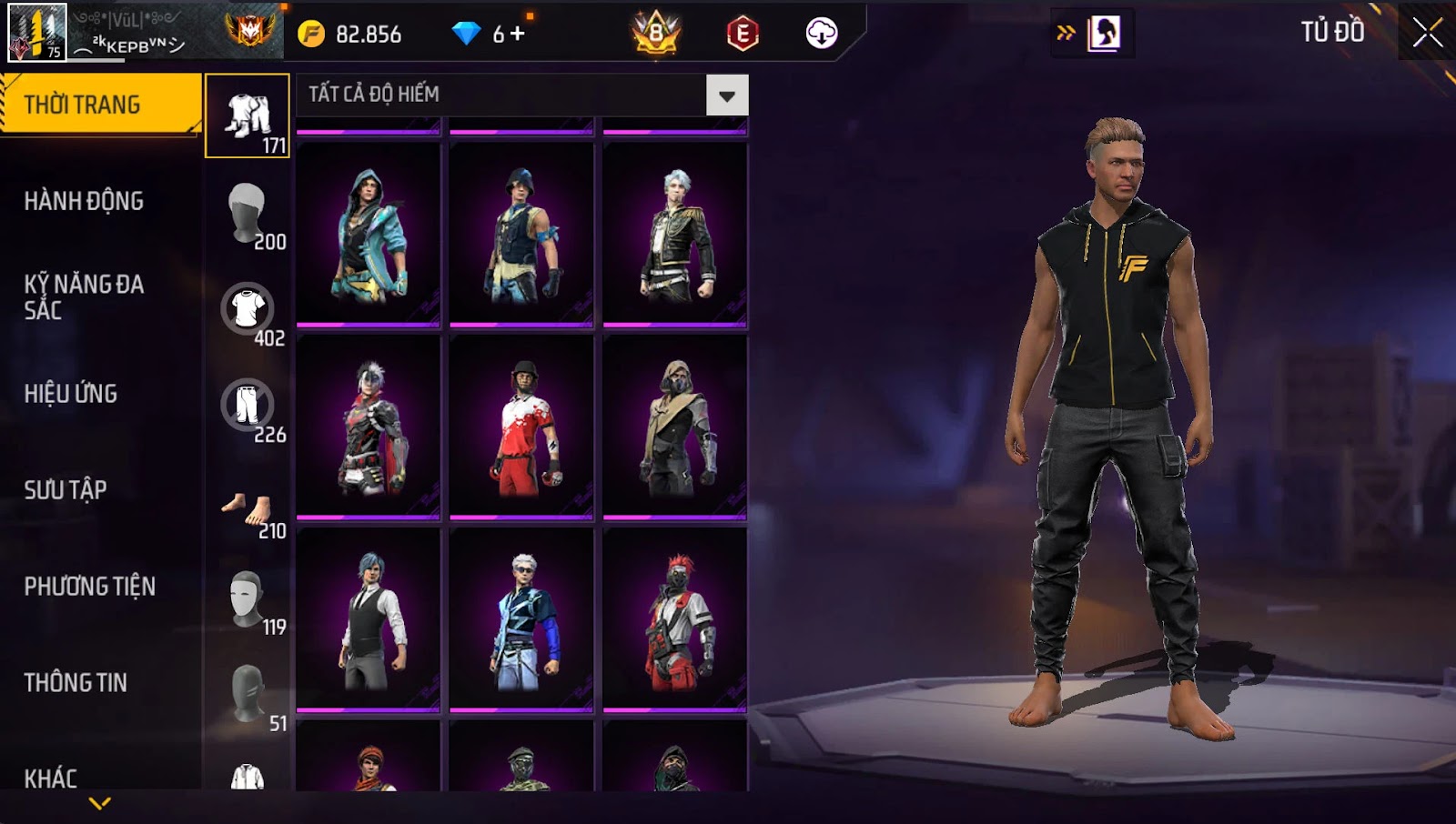Choose the outfit sets category with 171 items

[x=248, y=116]
